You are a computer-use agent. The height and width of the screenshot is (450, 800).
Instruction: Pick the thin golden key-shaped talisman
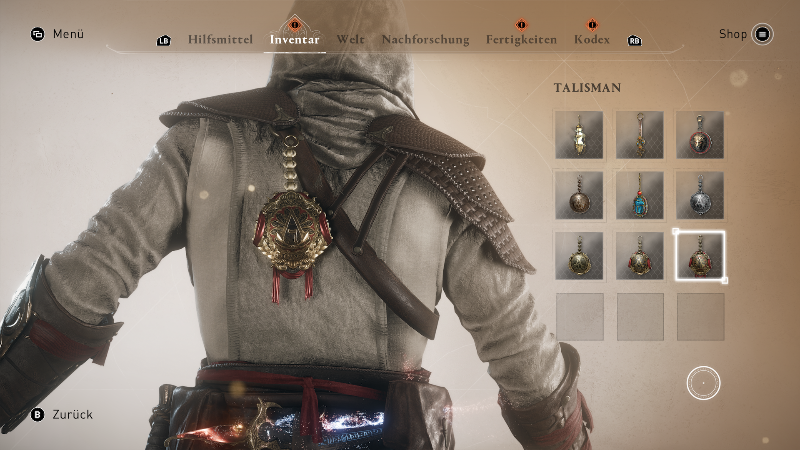tap(640, 135)
